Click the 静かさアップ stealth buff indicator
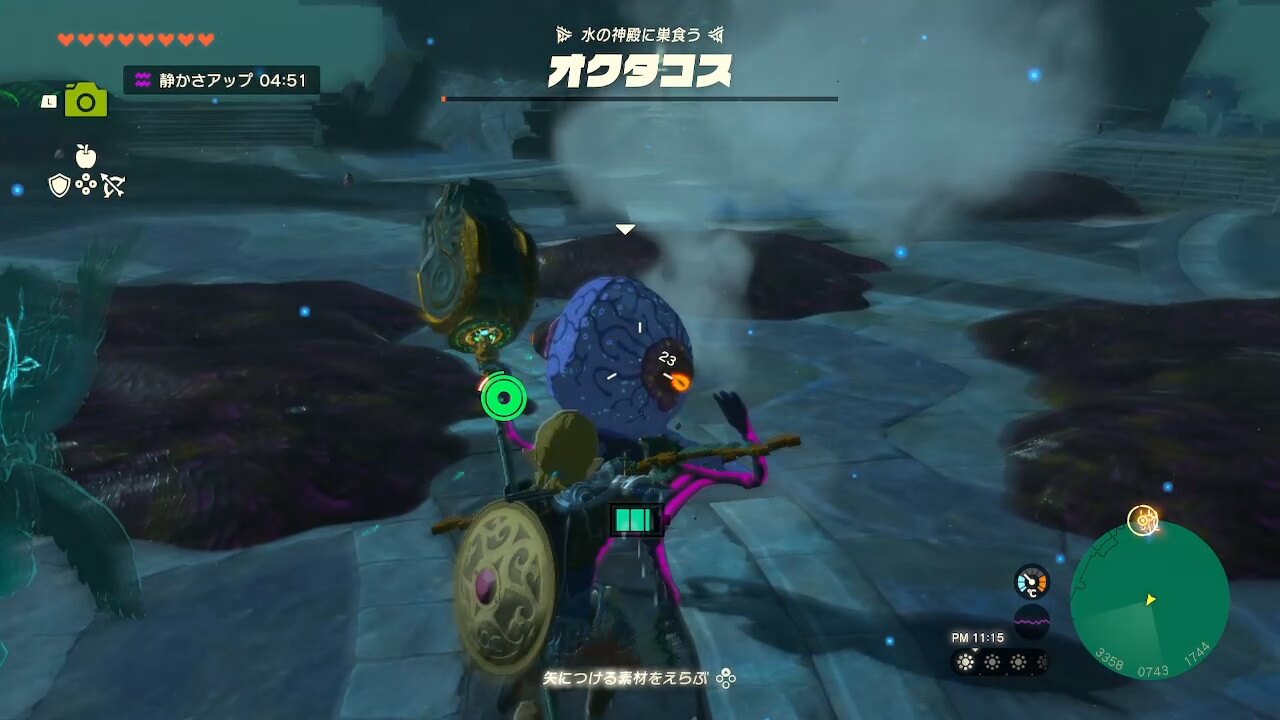This screenshot has width=1280, height=720. tap(222, 80)
